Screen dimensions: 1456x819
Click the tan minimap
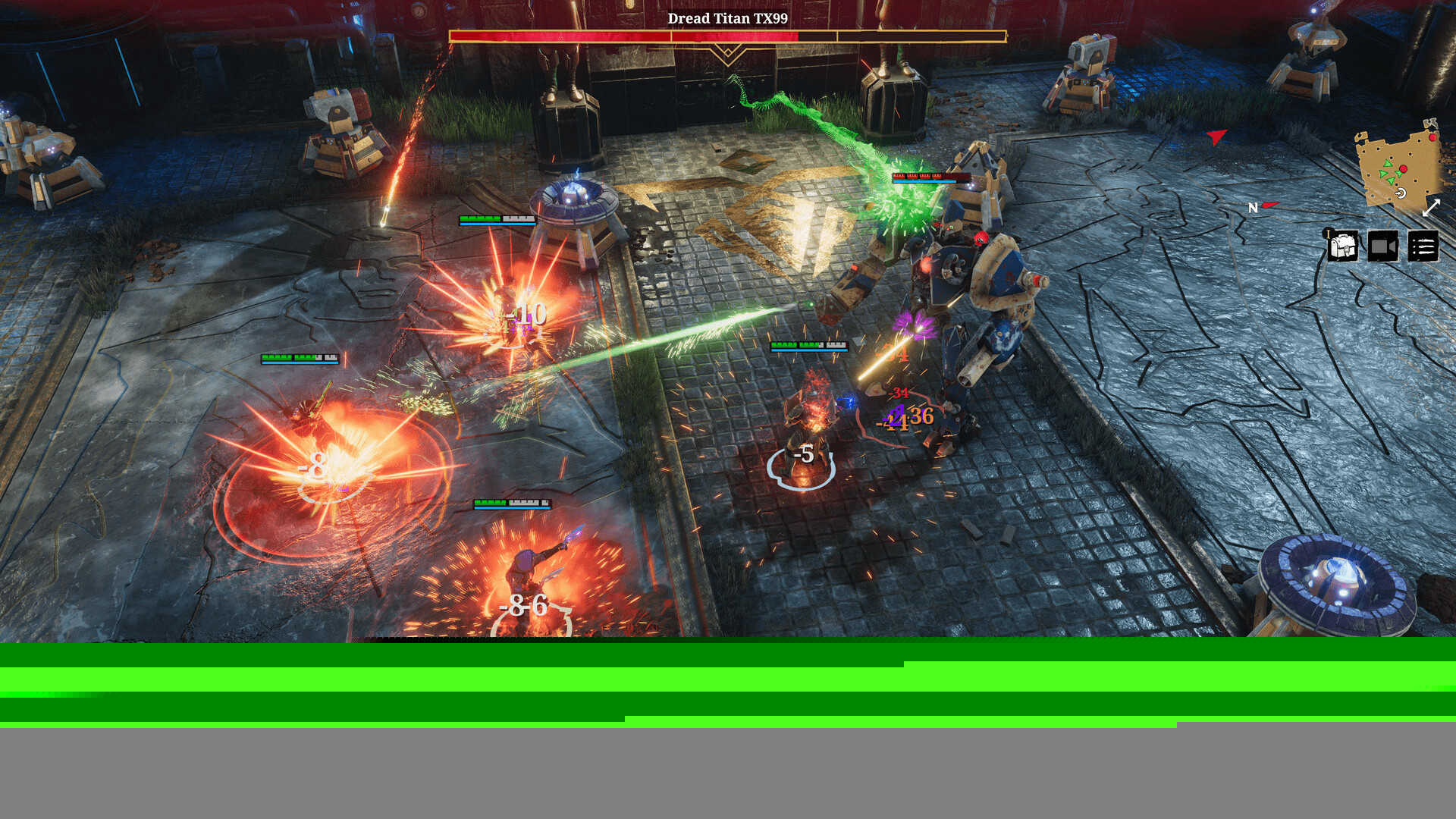click(1397, 168)
